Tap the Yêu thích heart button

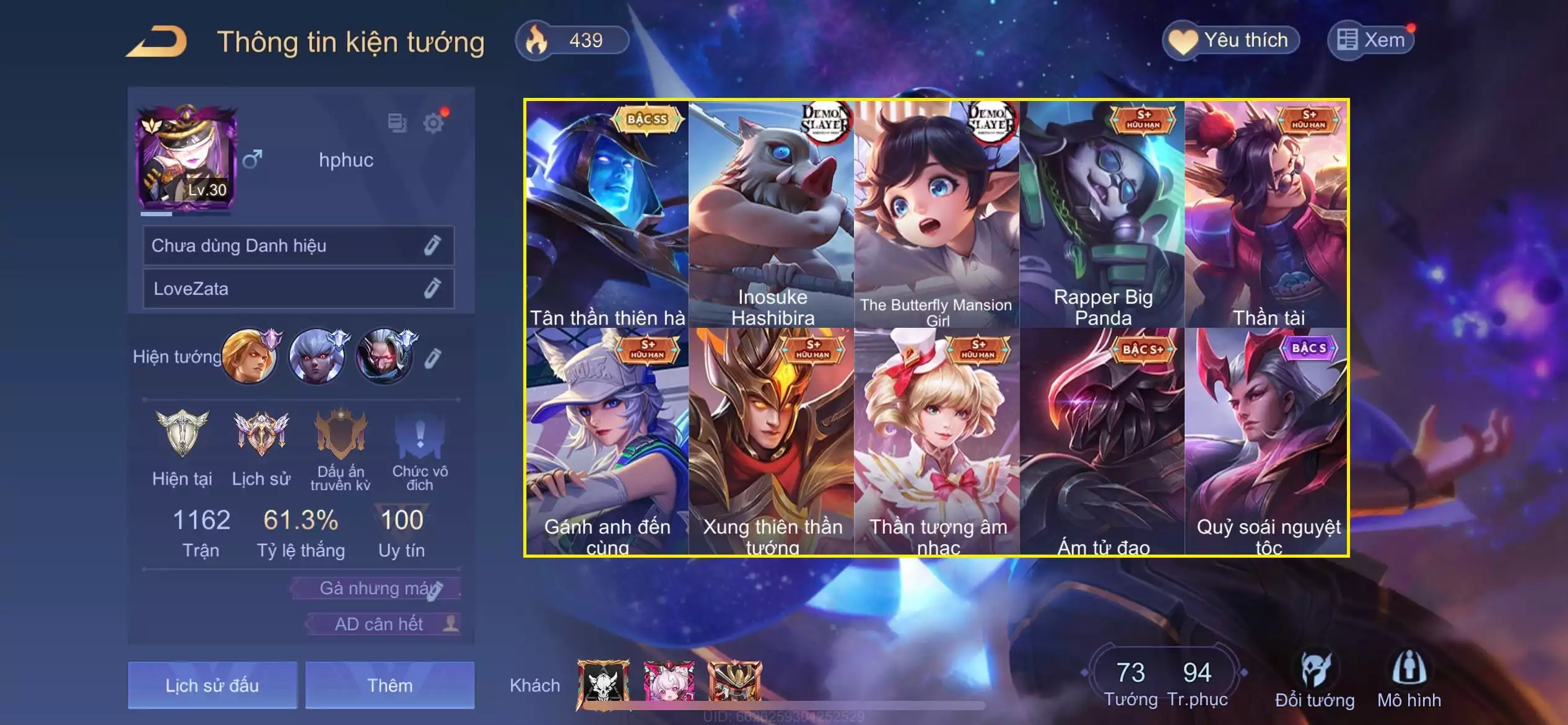tap(1230, 41)
